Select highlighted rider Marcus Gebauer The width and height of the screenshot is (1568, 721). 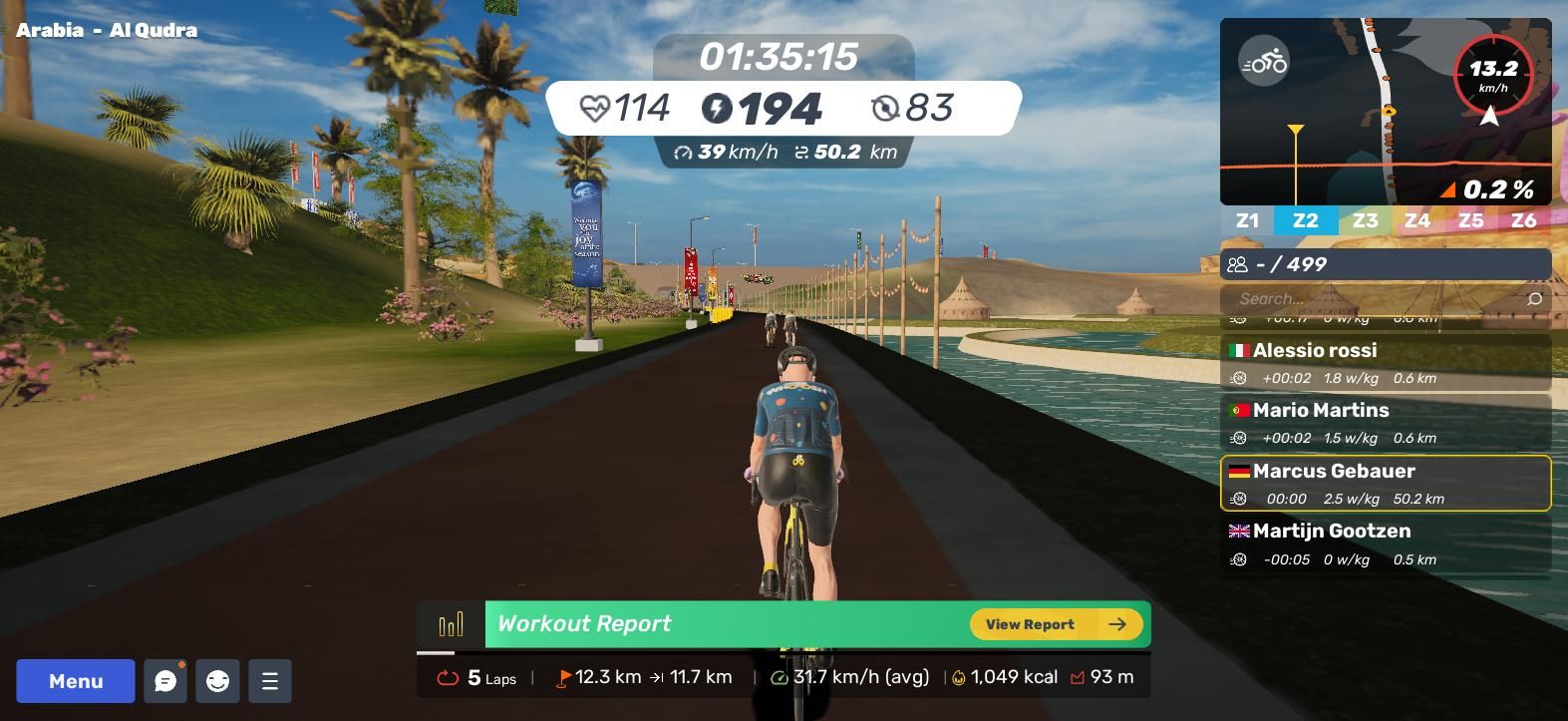(1386, 484)
